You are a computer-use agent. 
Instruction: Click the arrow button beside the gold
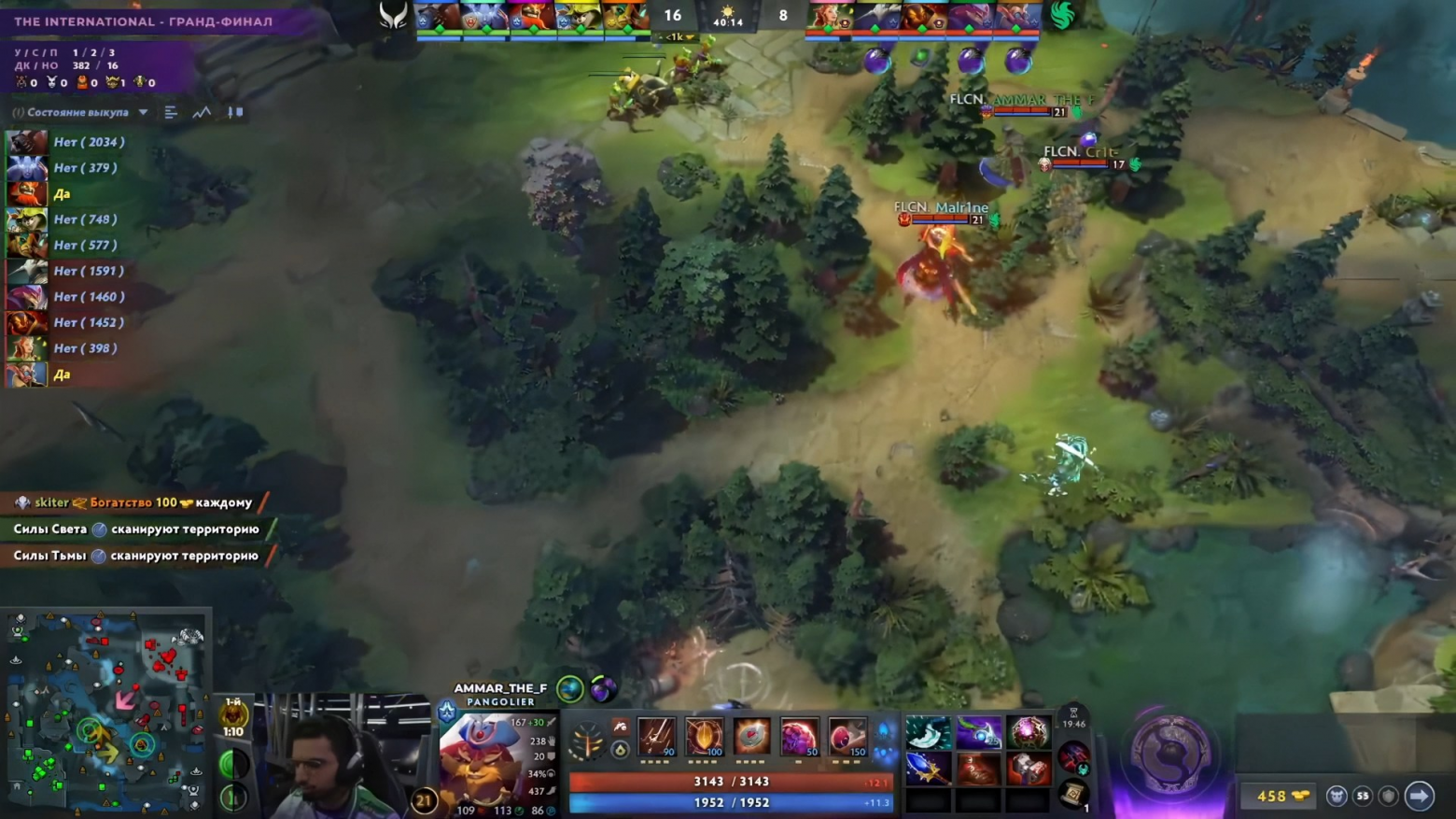pos(1419,797)
